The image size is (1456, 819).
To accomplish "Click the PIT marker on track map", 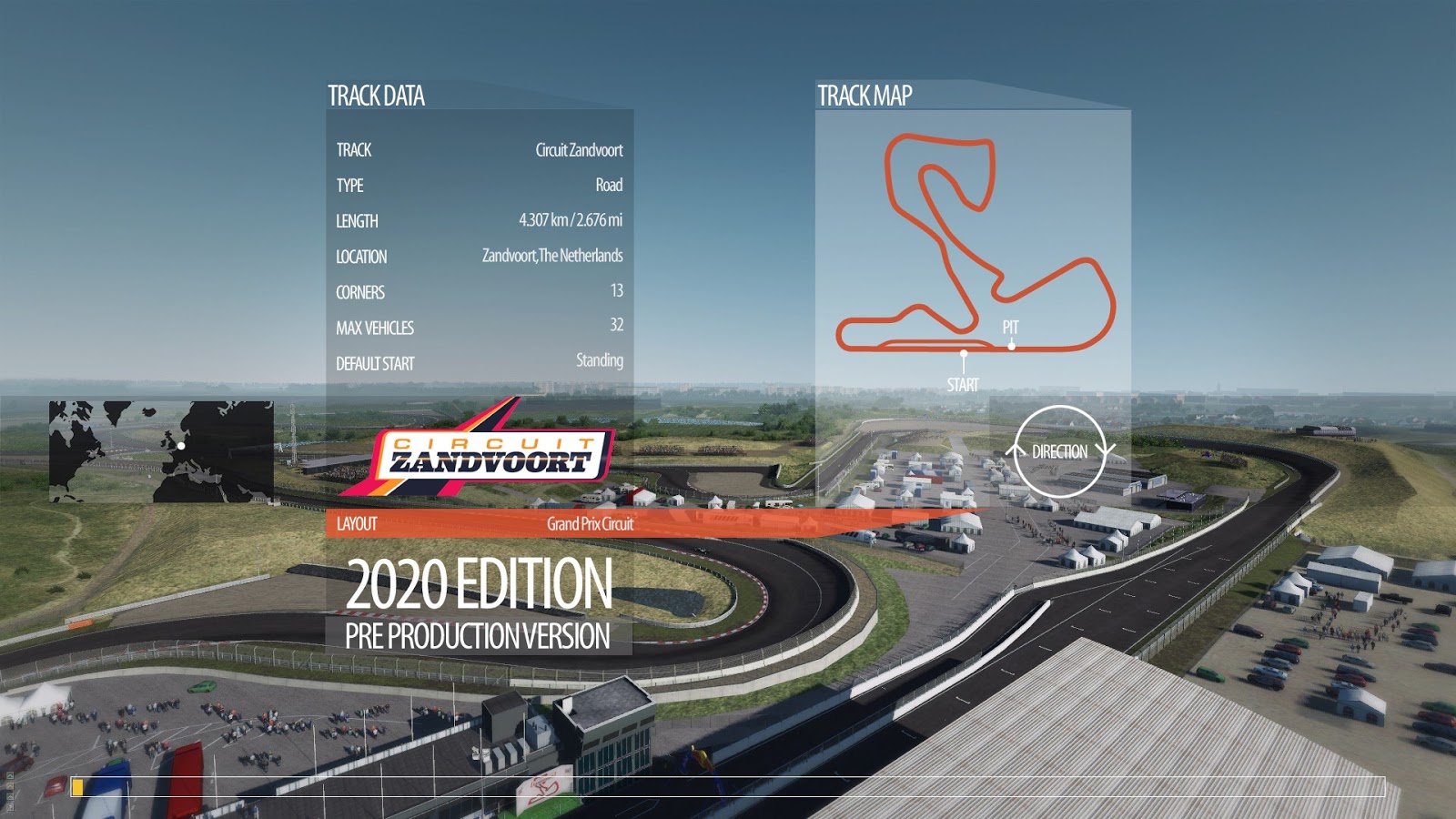I will coord(1012,335).
